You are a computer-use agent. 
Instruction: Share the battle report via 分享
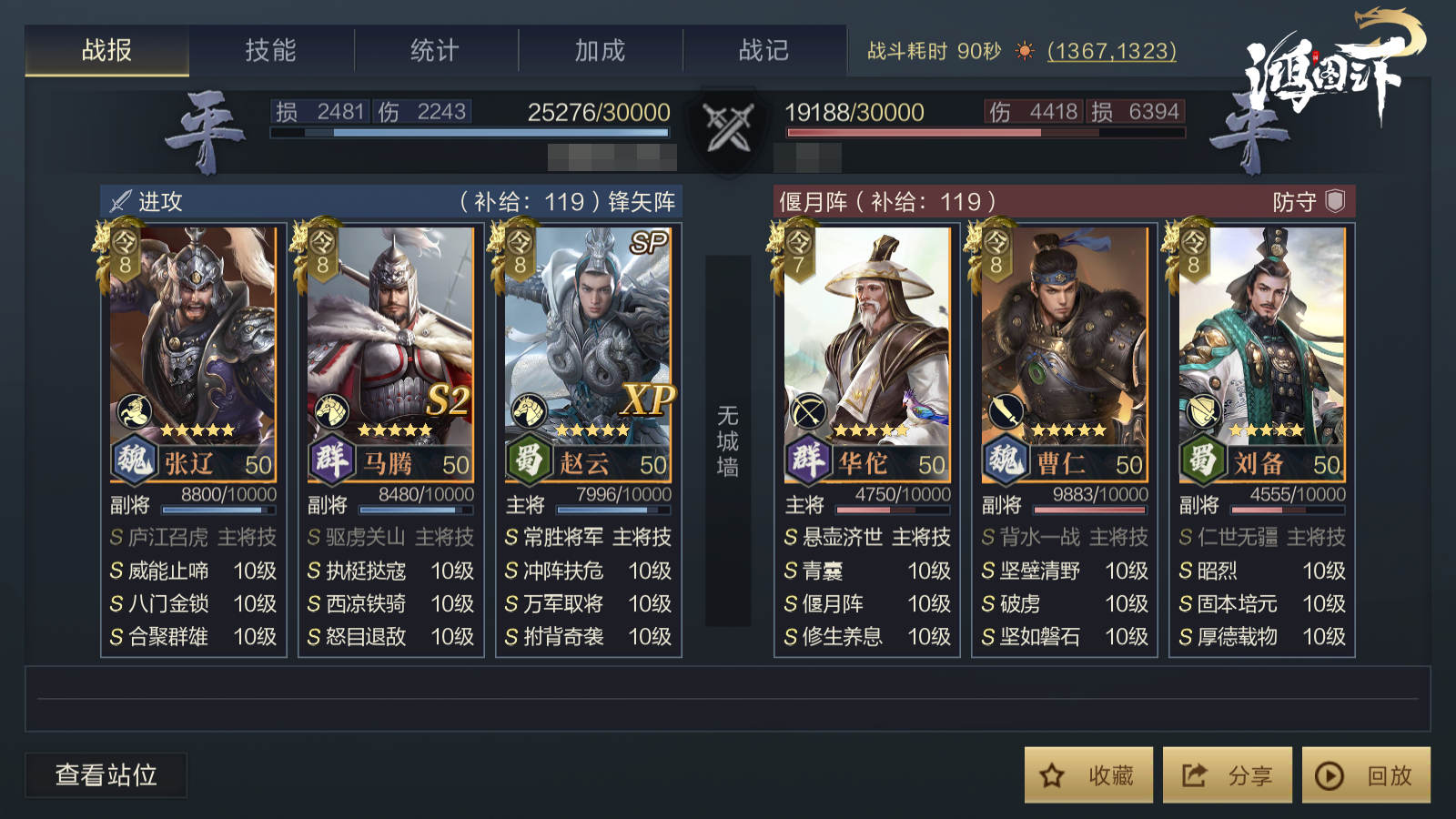click(1227, 775)
